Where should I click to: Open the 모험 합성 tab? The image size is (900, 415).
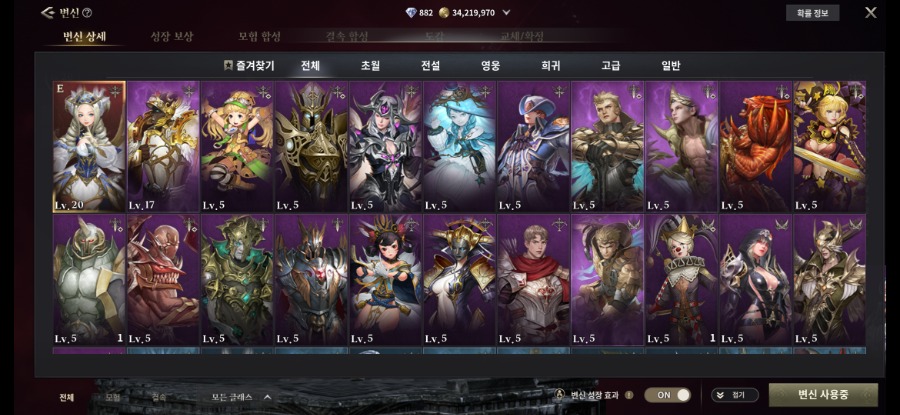(x=259, y=37)
